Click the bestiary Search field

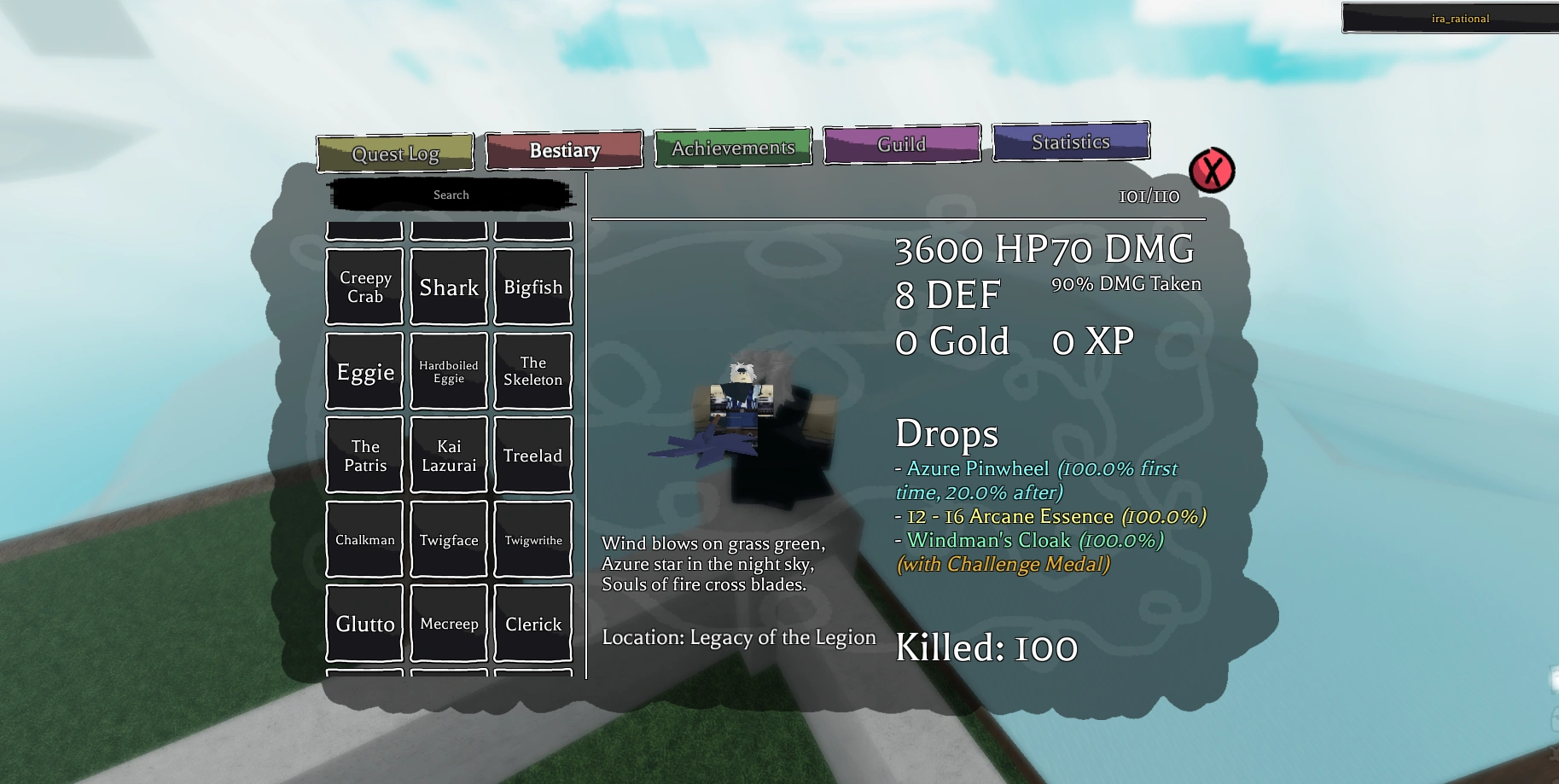coord(451,195)
